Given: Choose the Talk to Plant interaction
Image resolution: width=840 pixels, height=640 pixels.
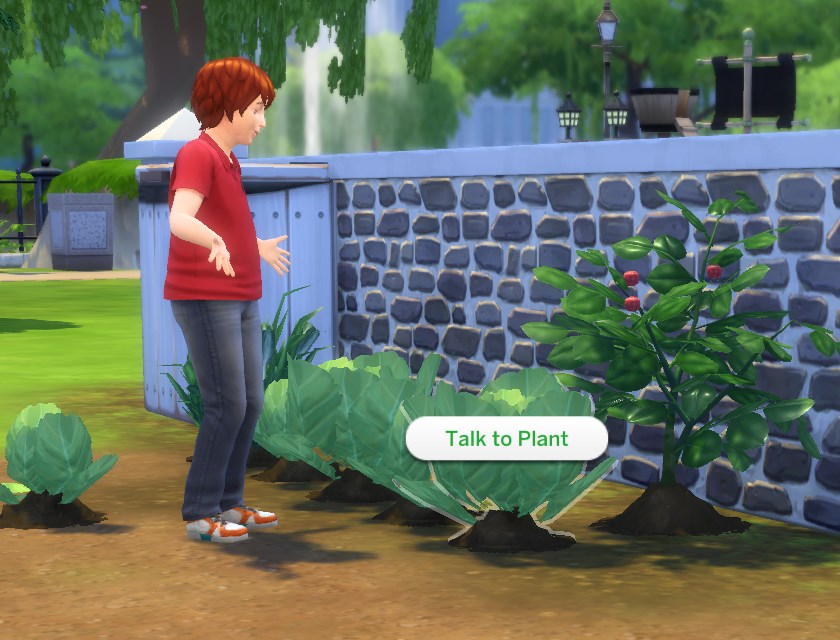Looking at the screenshot, I should 506,439.
